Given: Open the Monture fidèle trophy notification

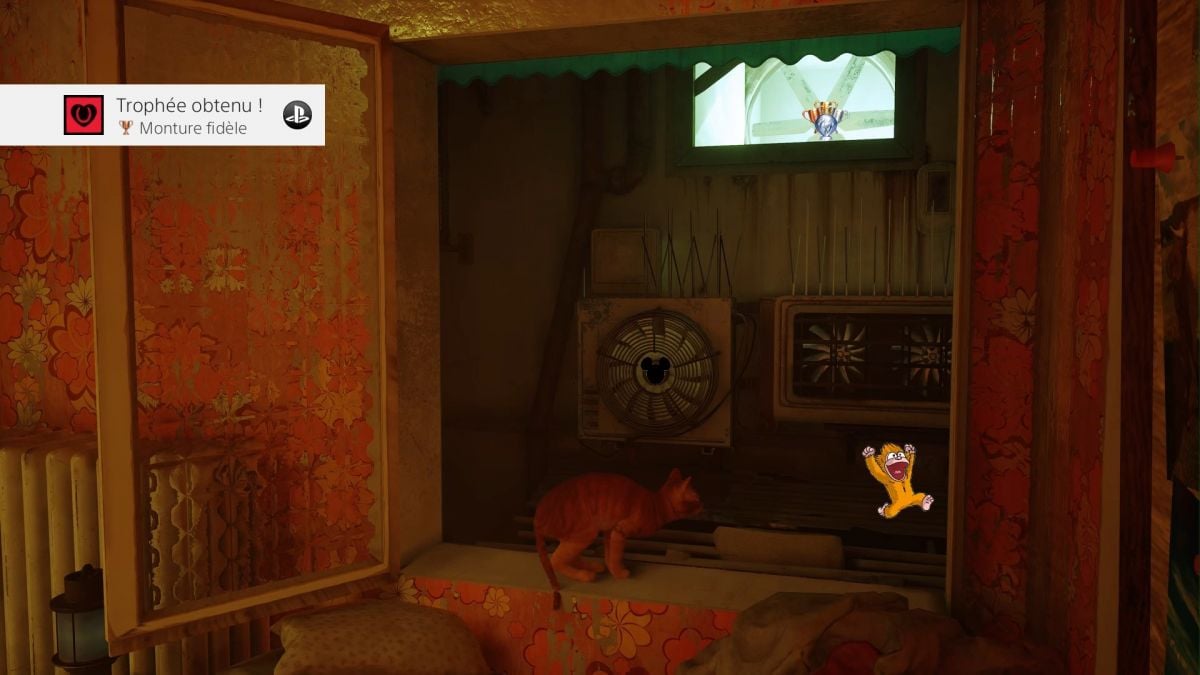Looking at the screenshot, I should click(190, 116).
